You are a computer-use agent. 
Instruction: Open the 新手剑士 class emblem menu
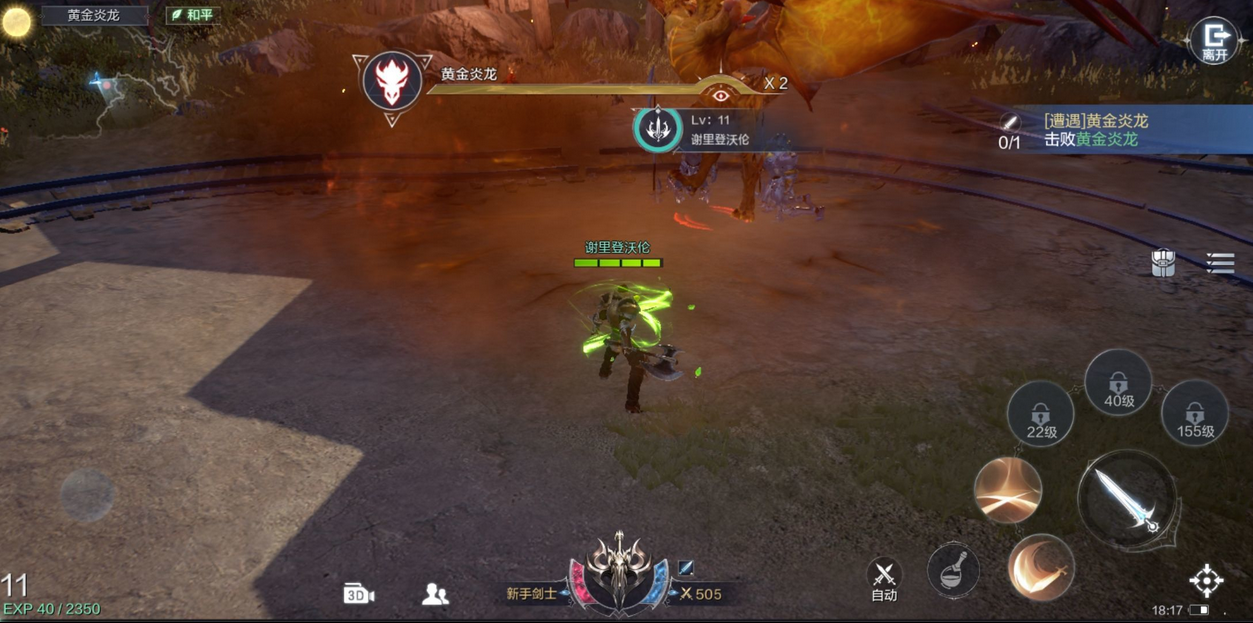tap(618, 573)
